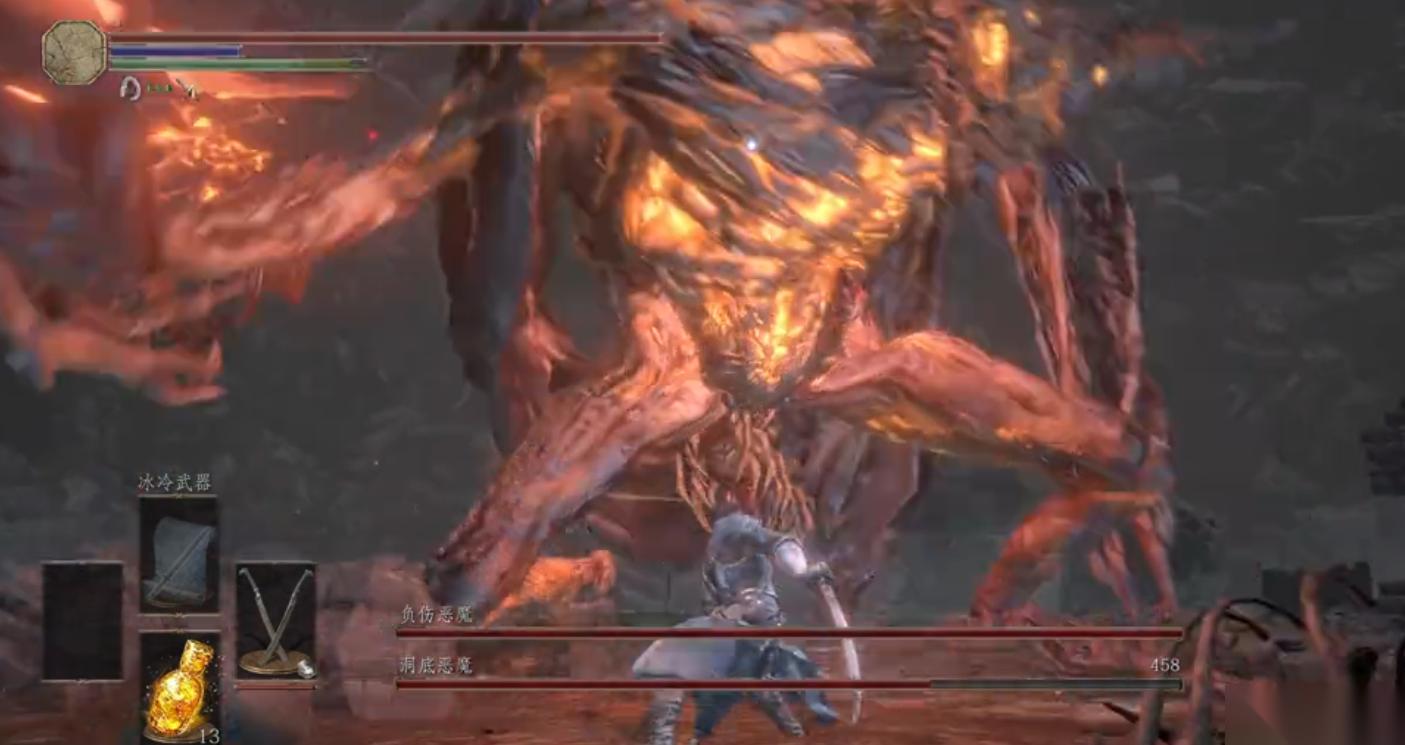The image size is (1405, 745).
Task: Select the crossed twin swords weapon slot
Action: [276, 620]
